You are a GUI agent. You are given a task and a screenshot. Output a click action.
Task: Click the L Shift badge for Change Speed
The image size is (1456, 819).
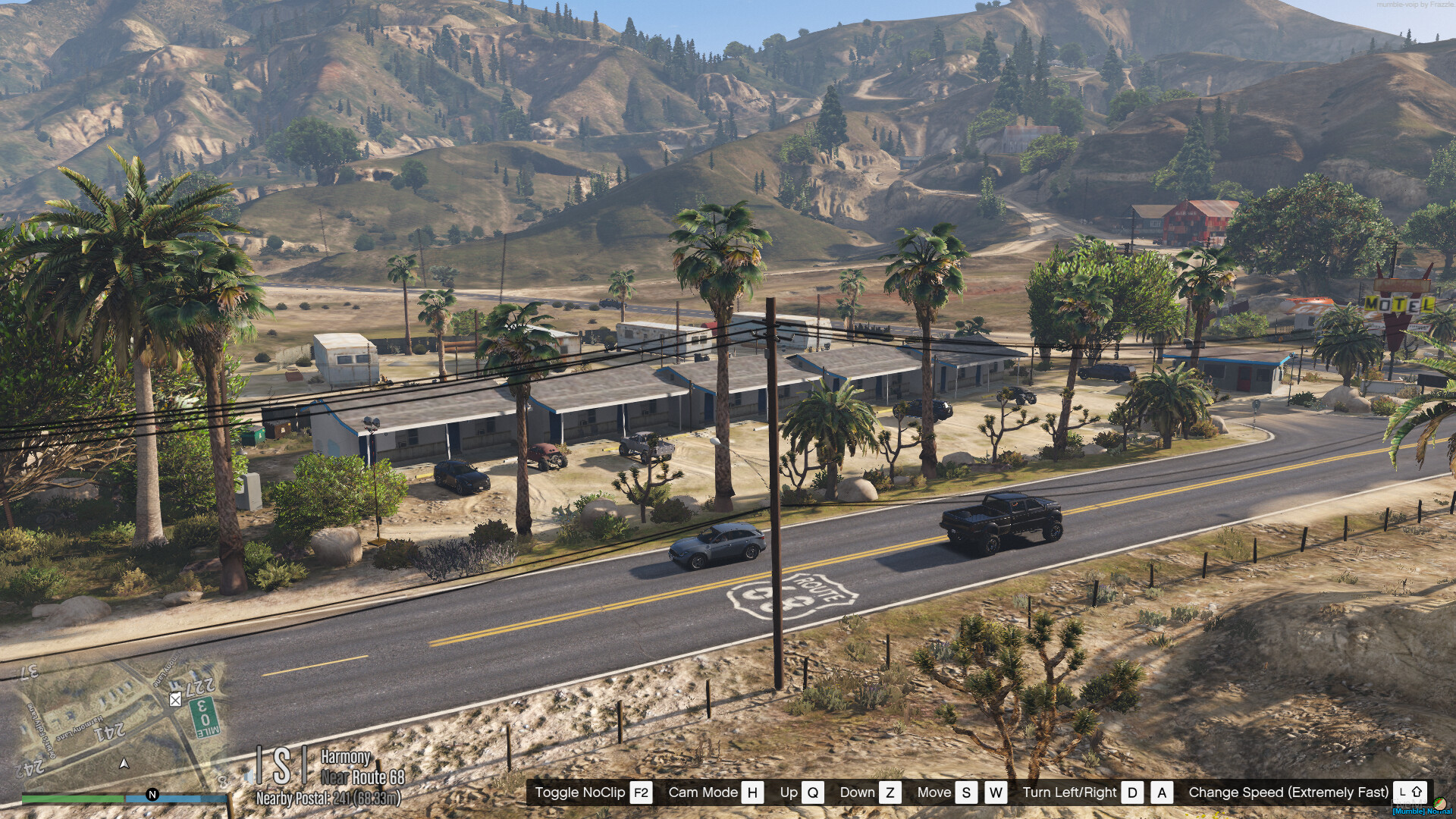[1409, 792]
